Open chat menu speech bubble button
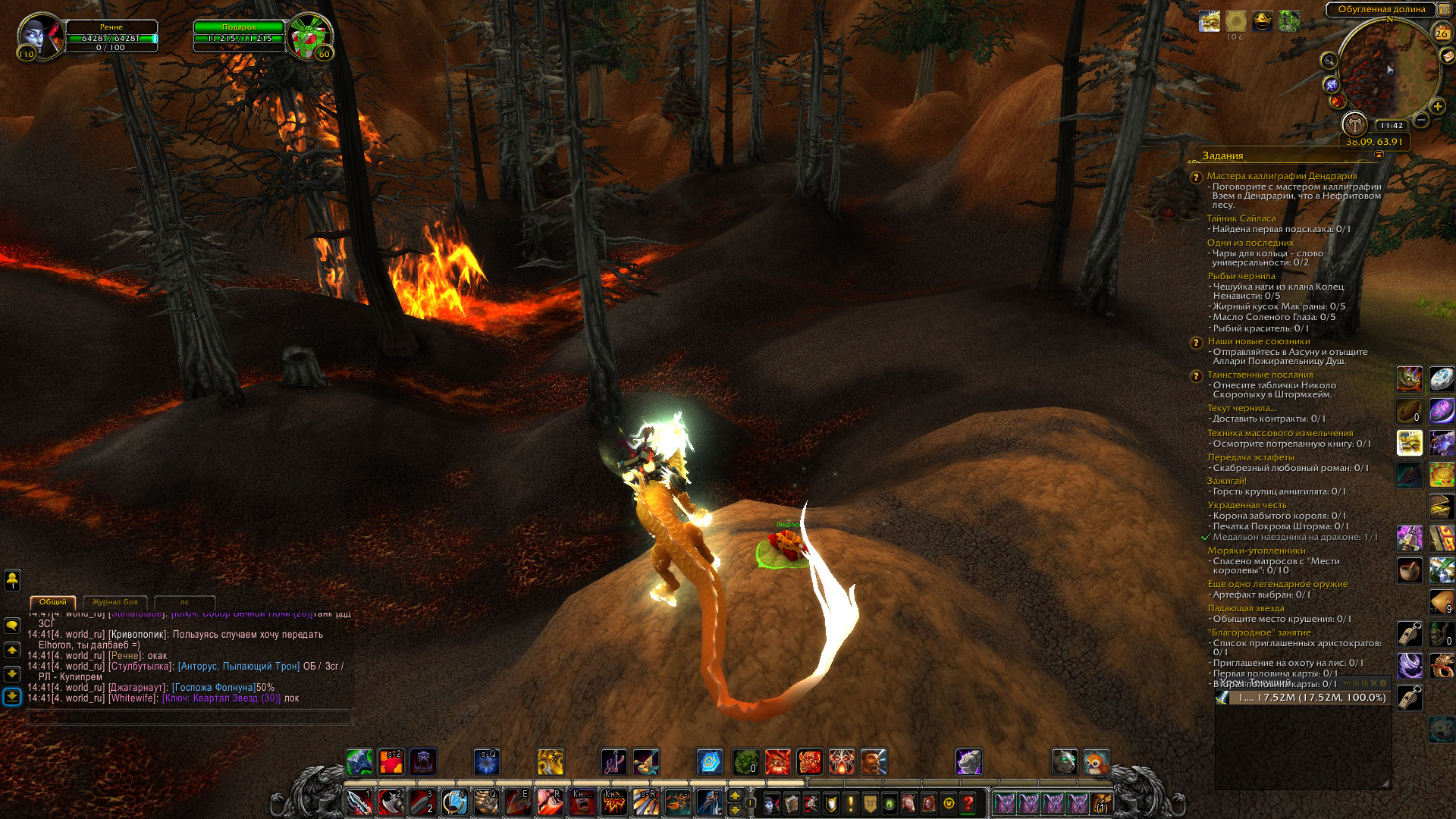Viewport: 1456px width, 819px height. [x=12, y=626]
